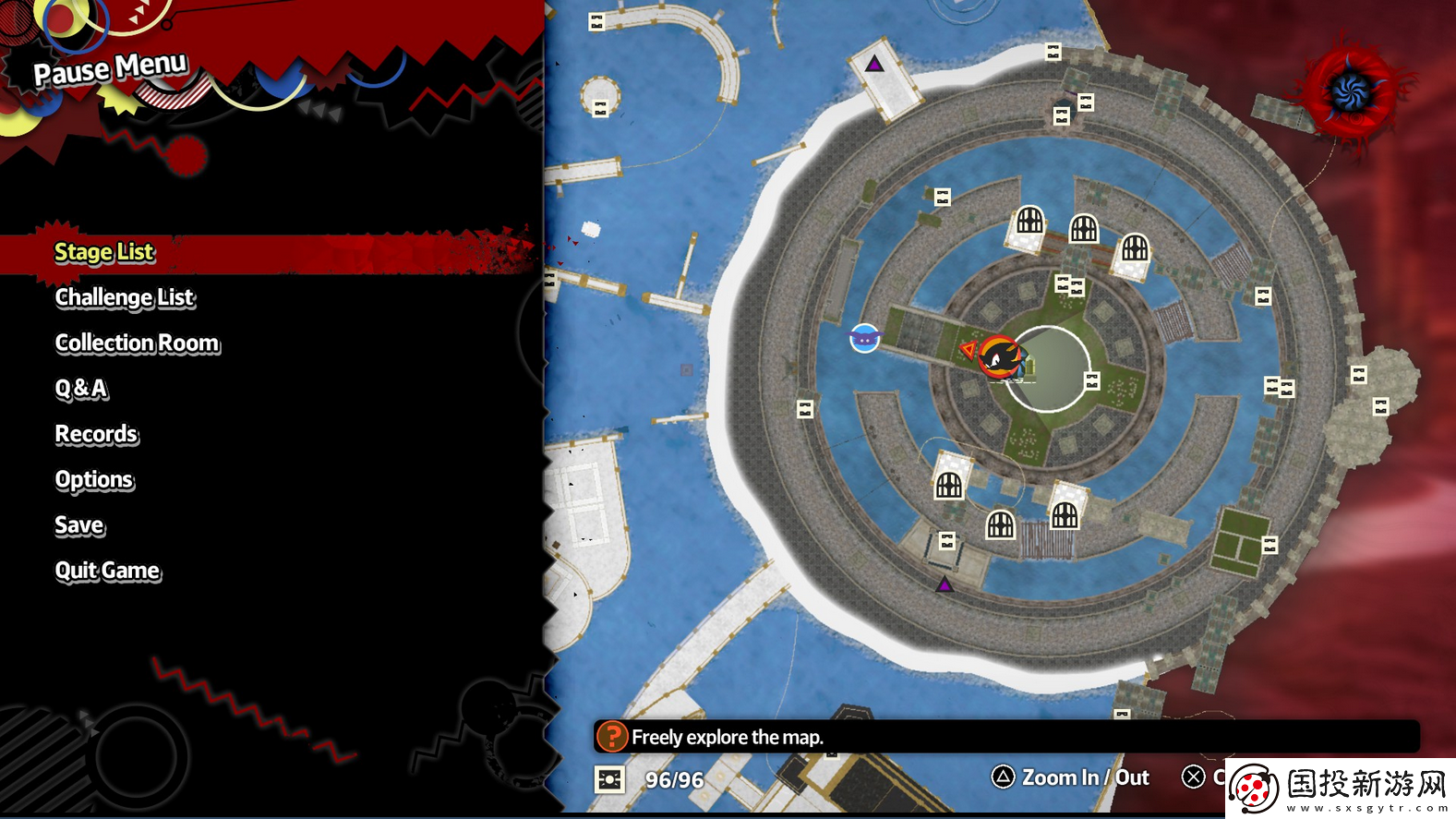The width and height of the screenshot is (1456, 819).
Task: Open the Stage List entry
Action: click(104, 252)
